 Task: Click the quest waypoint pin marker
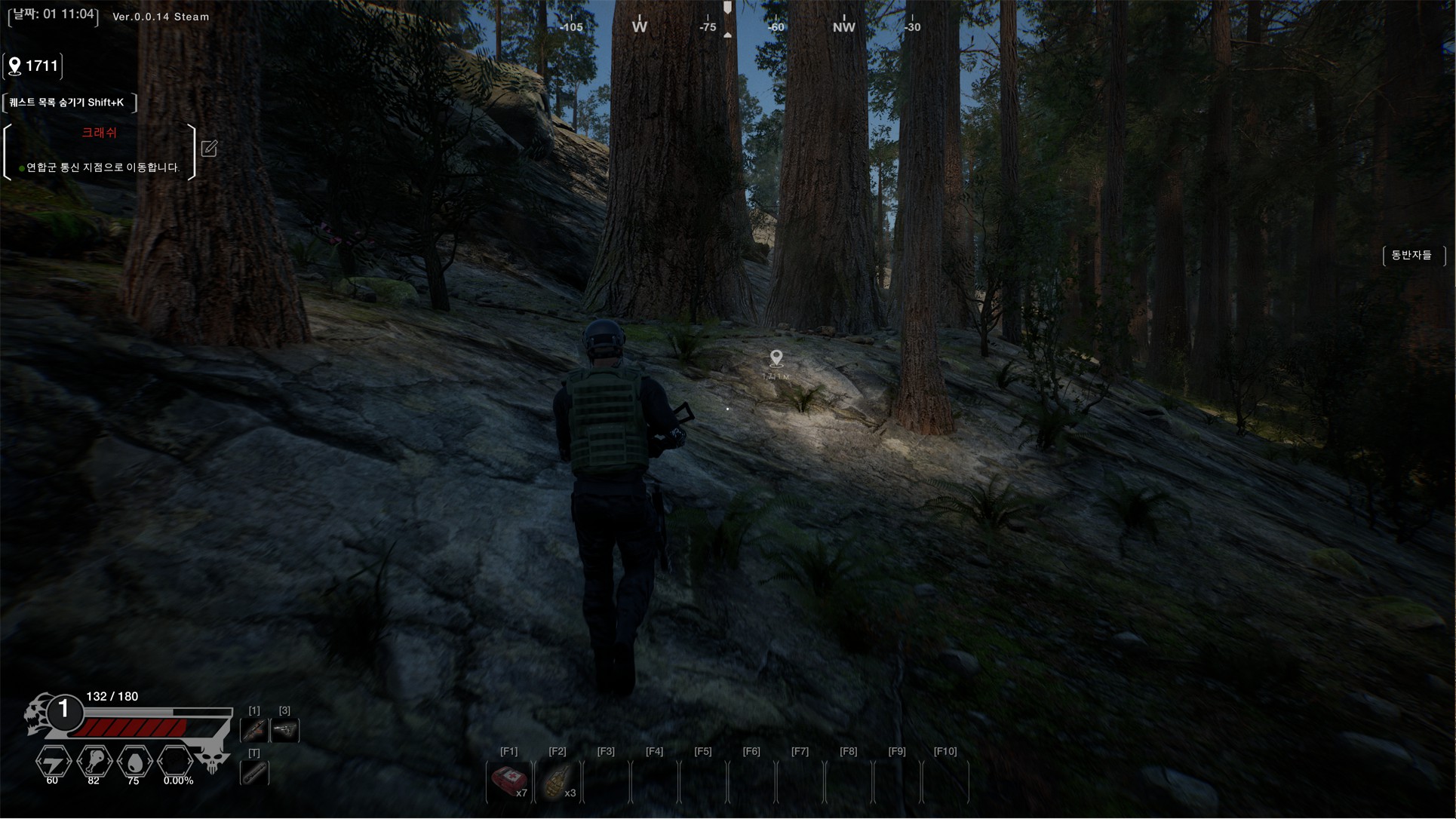(x=776, y=357)
